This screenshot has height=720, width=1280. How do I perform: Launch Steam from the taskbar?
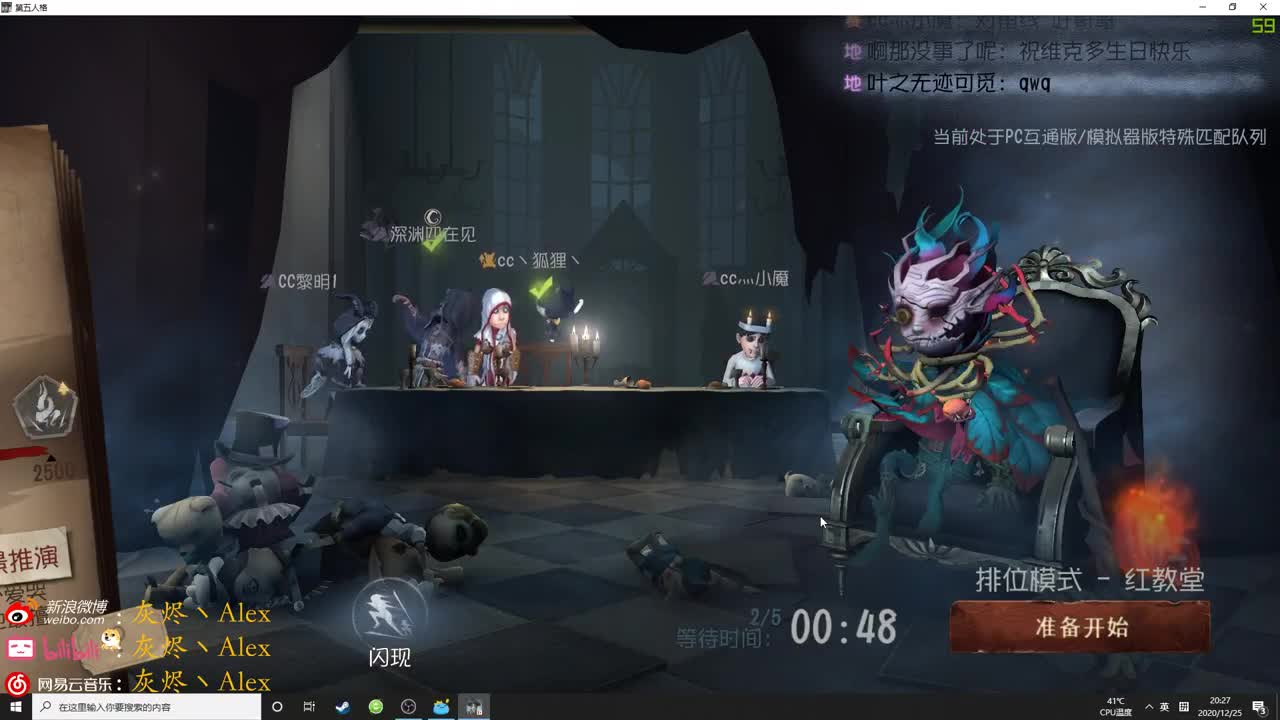pyautogui.click(x=342, y=707)
